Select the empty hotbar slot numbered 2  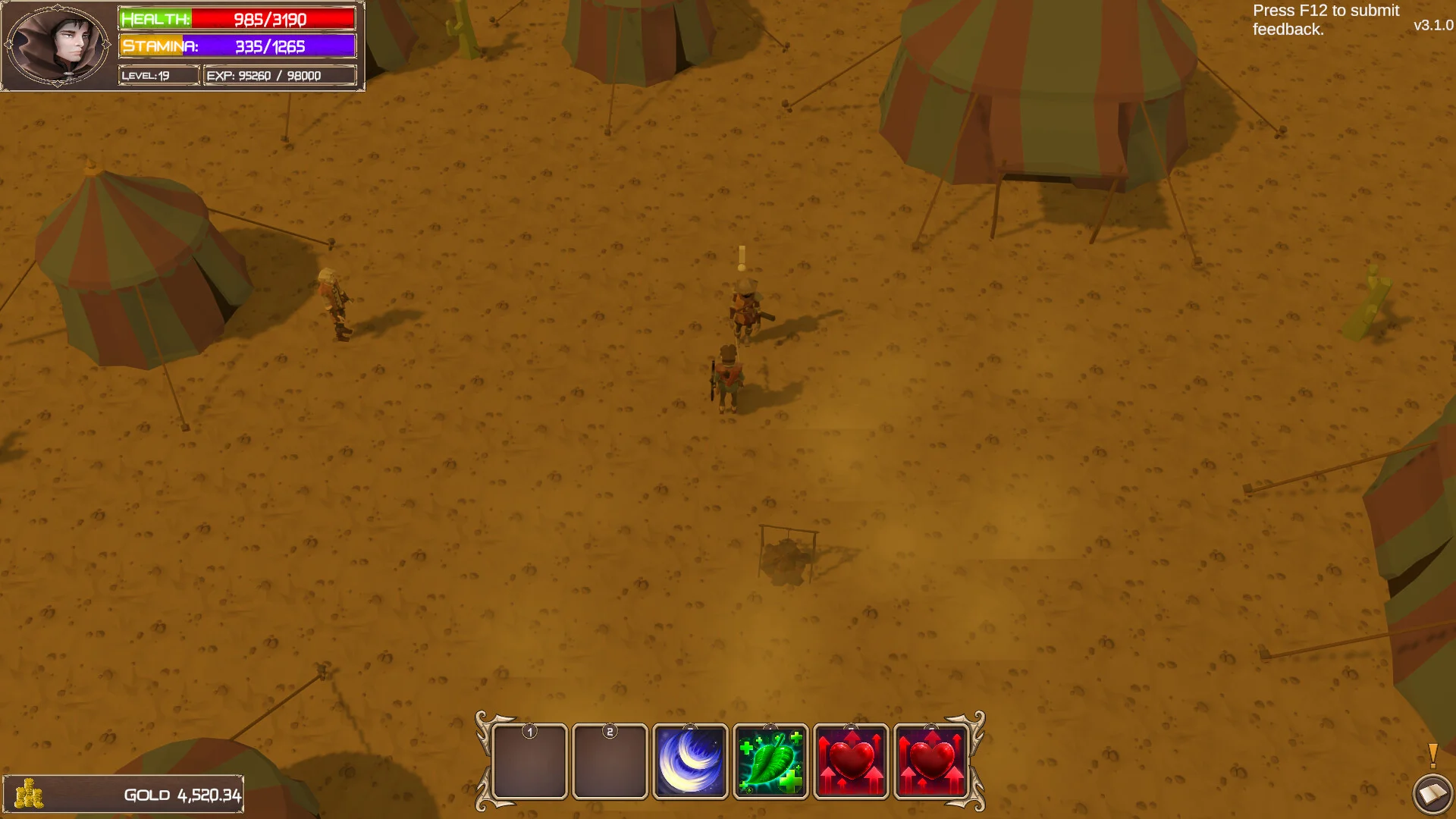(x=610, y=761)
